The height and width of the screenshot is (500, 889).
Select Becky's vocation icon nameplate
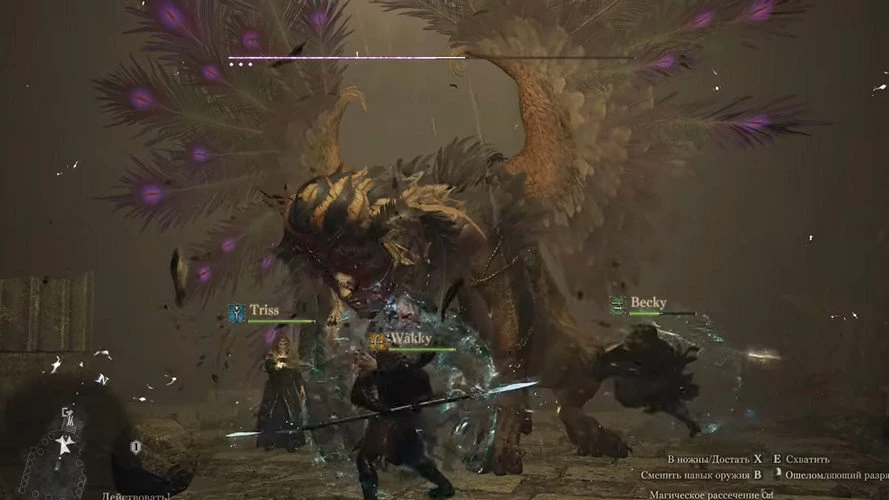pos(619,304)
